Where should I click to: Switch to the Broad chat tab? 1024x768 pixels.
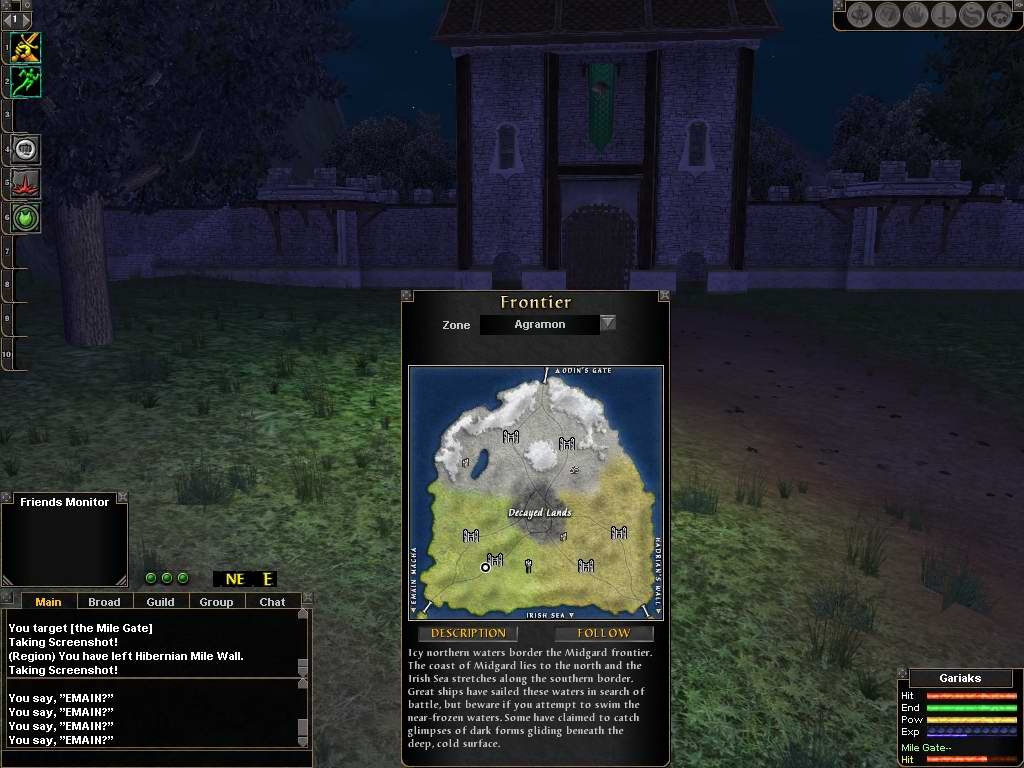click(104, 602)
